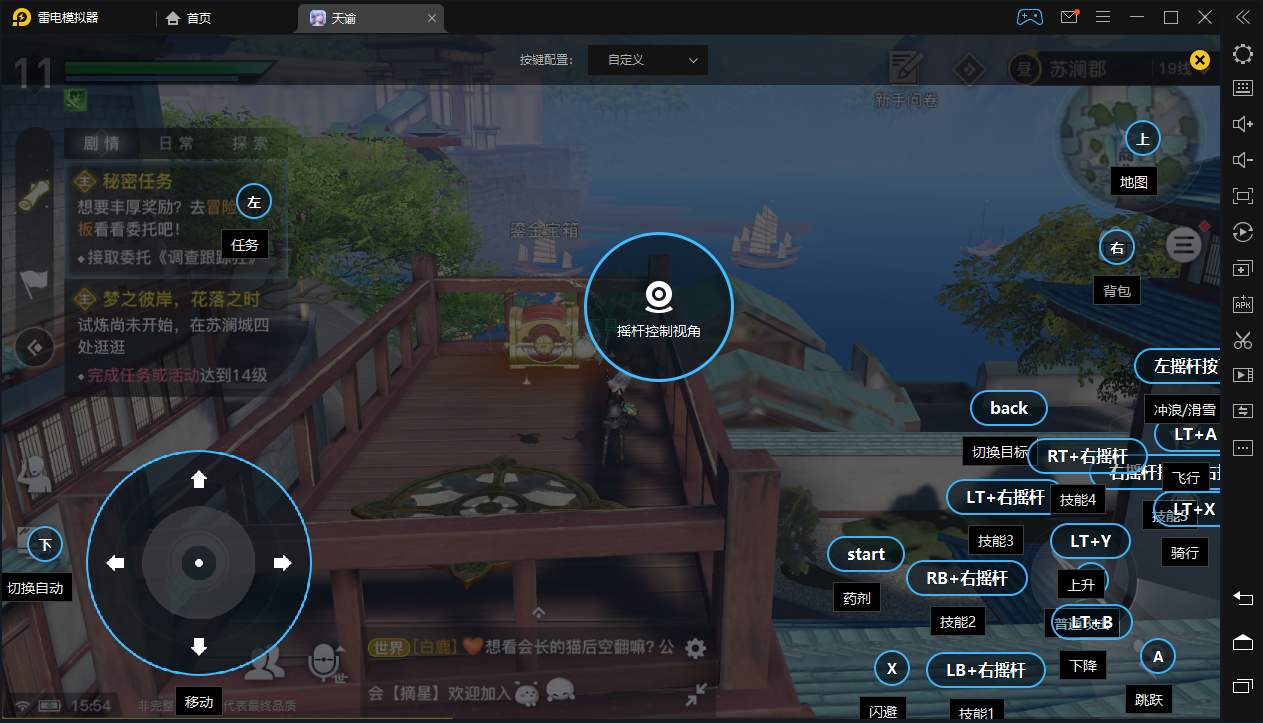This screenshot has height=723, width=1263.
Task: Toggle the microphone voice icon
Action: [x=323, y=660]
